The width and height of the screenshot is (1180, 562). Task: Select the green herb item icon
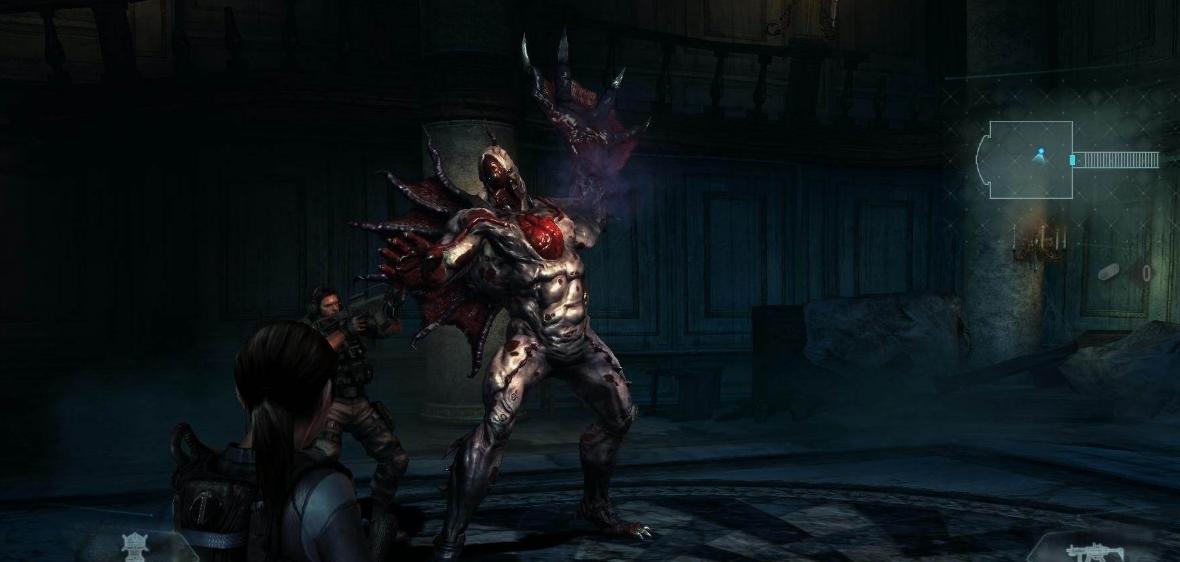[134, 546]
